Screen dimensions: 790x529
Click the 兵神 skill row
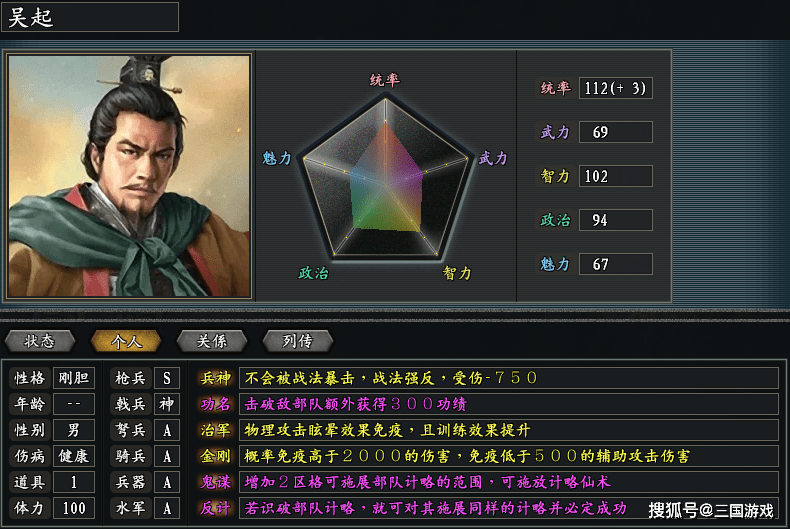pos(216,378)
